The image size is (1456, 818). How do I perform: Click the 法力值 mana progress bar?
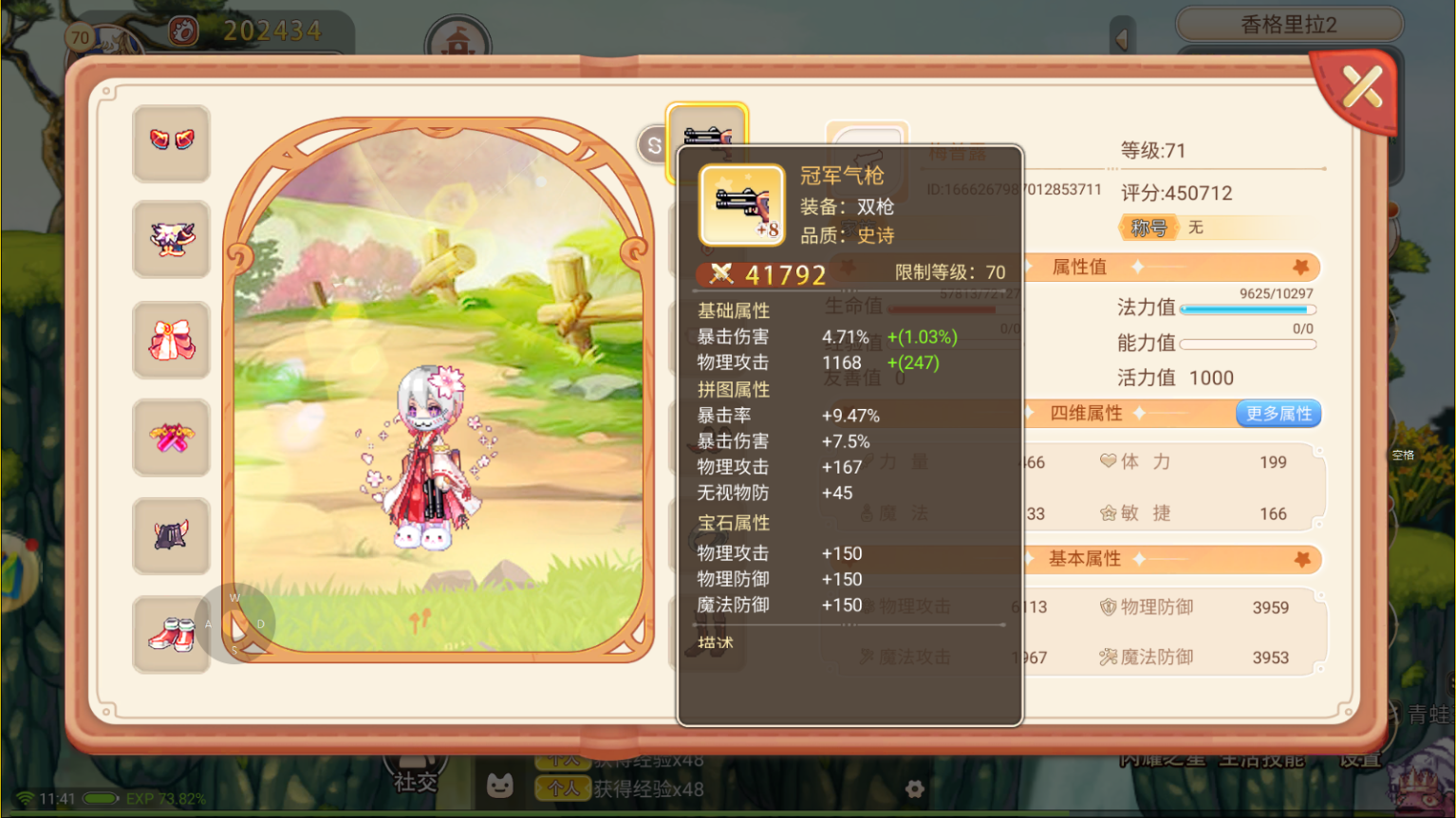[1246, 308]
